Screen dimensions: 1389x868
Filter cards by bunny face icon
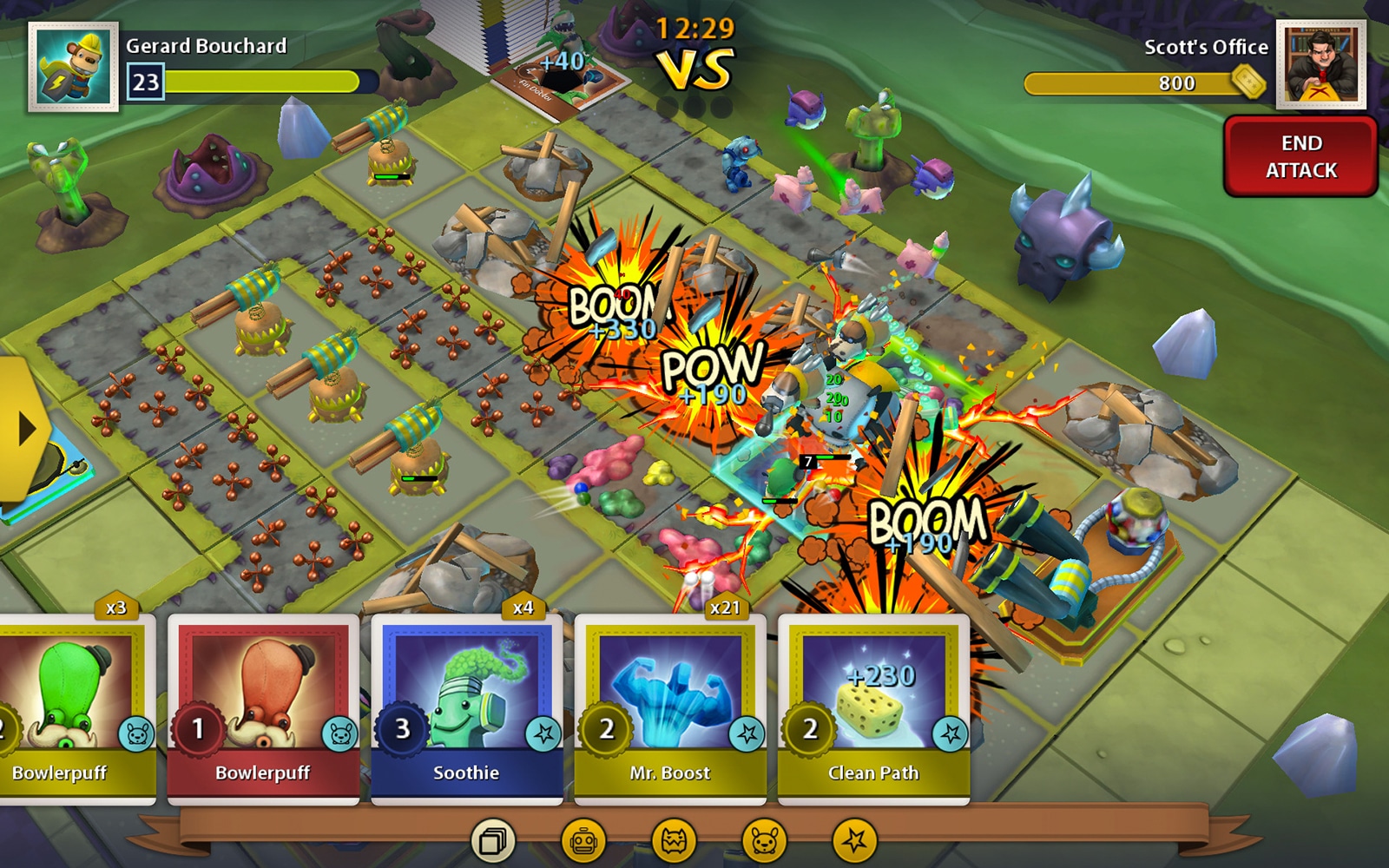[x=764, y=840]
